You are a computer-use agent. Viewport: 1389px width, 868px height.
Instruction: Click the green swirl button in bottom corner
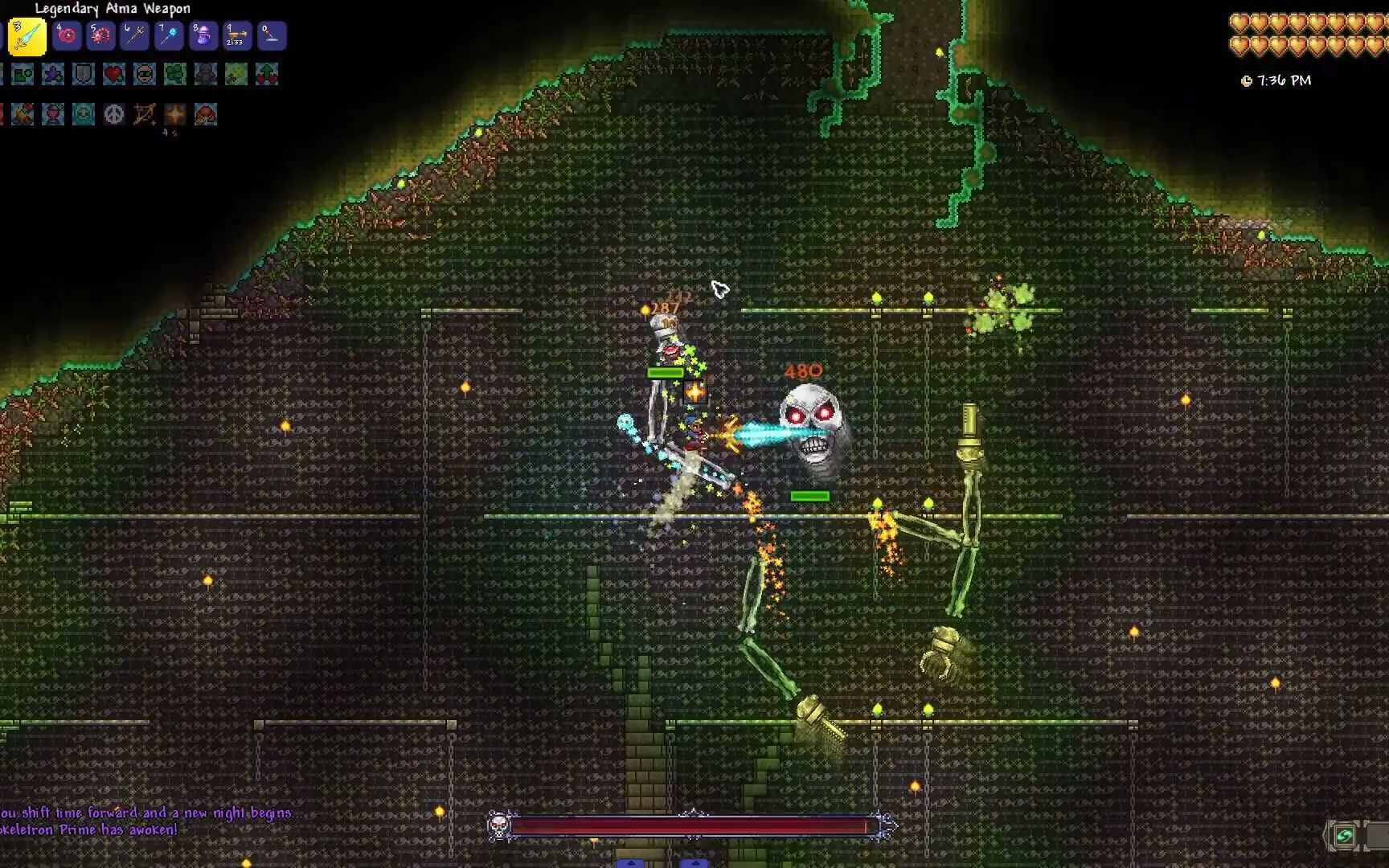click(1343, 836)
